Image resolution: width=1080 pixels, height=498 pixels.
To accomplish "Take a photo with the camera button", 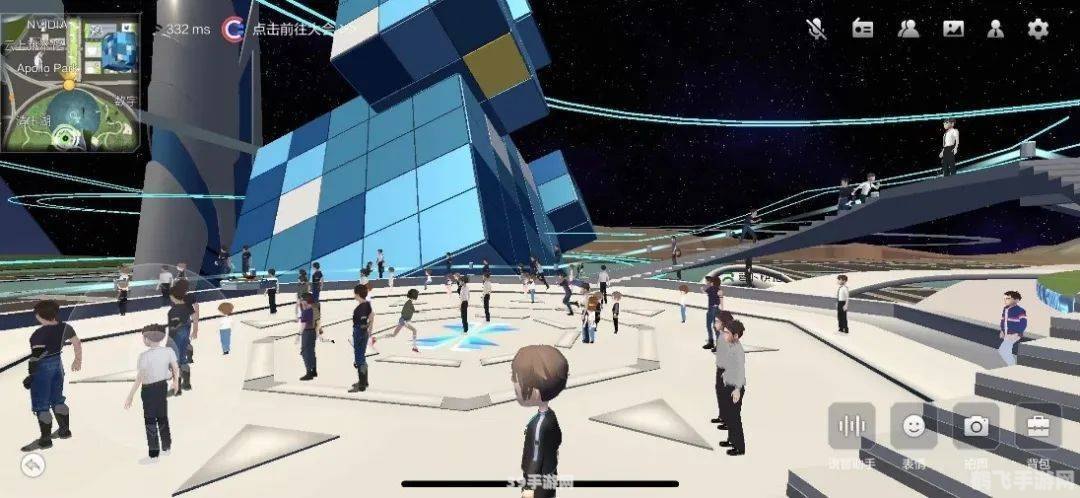I will pyautogui.click(x=975, y=426).
